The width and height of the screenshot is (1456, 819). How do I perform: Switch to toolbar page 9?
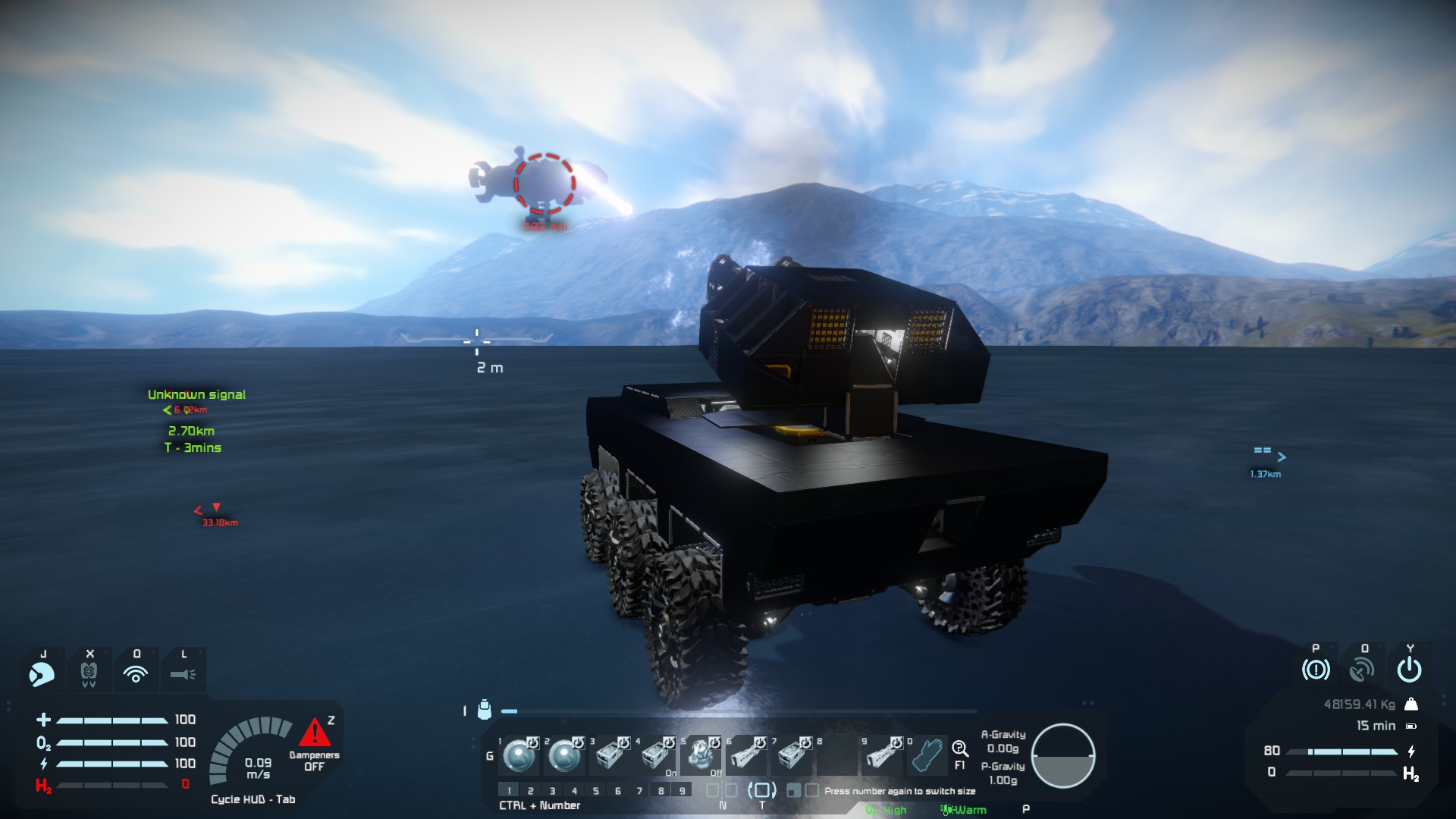pos(682,790)
